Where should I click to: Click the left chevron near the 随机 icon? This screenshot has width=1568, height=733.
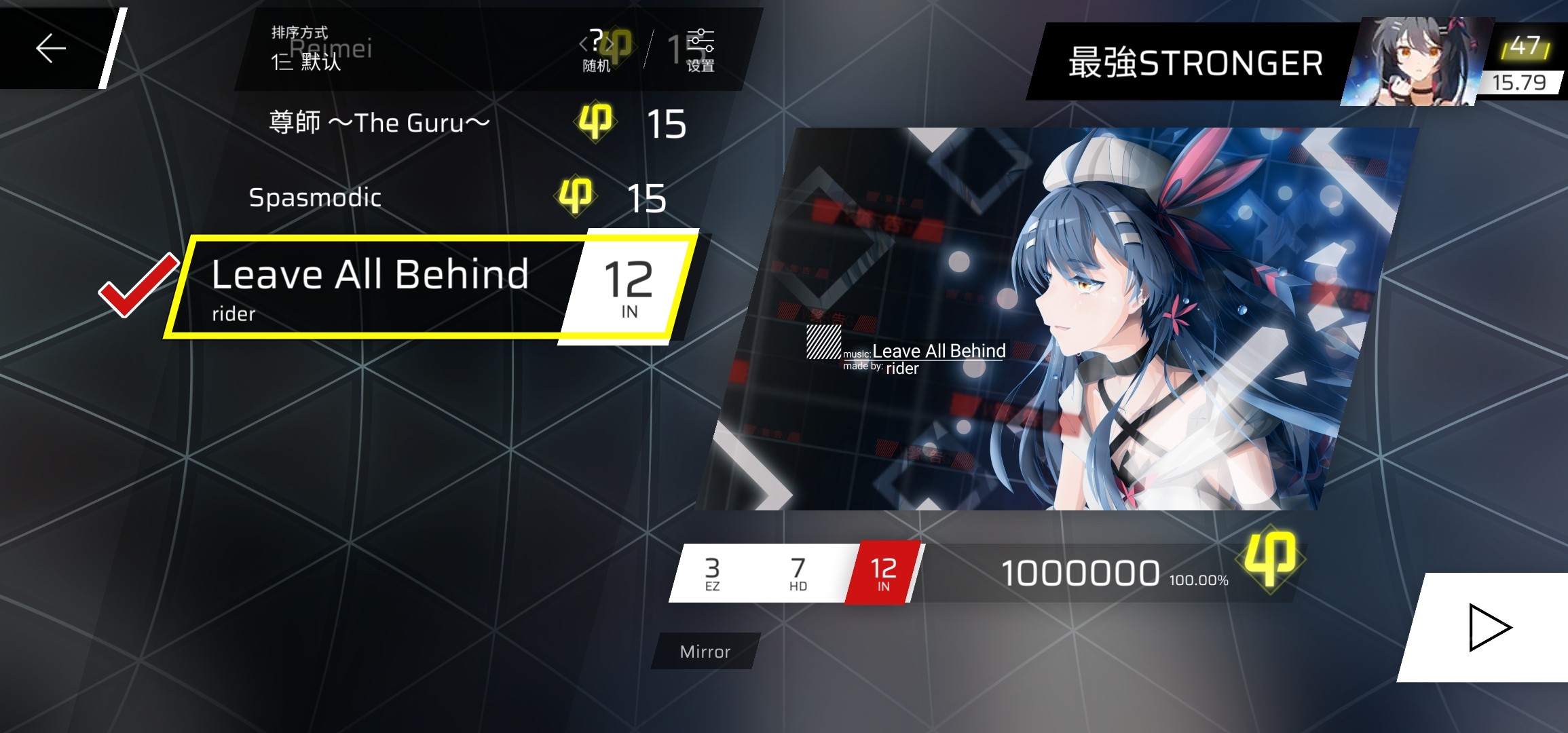582,42
